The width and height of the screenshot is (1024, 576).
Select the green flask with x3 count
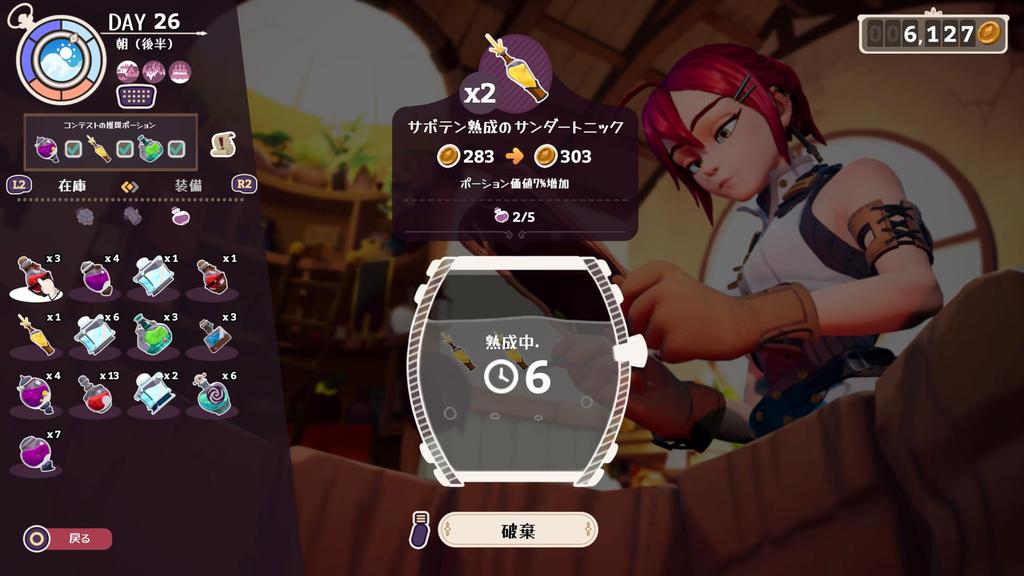click(152, 335)
